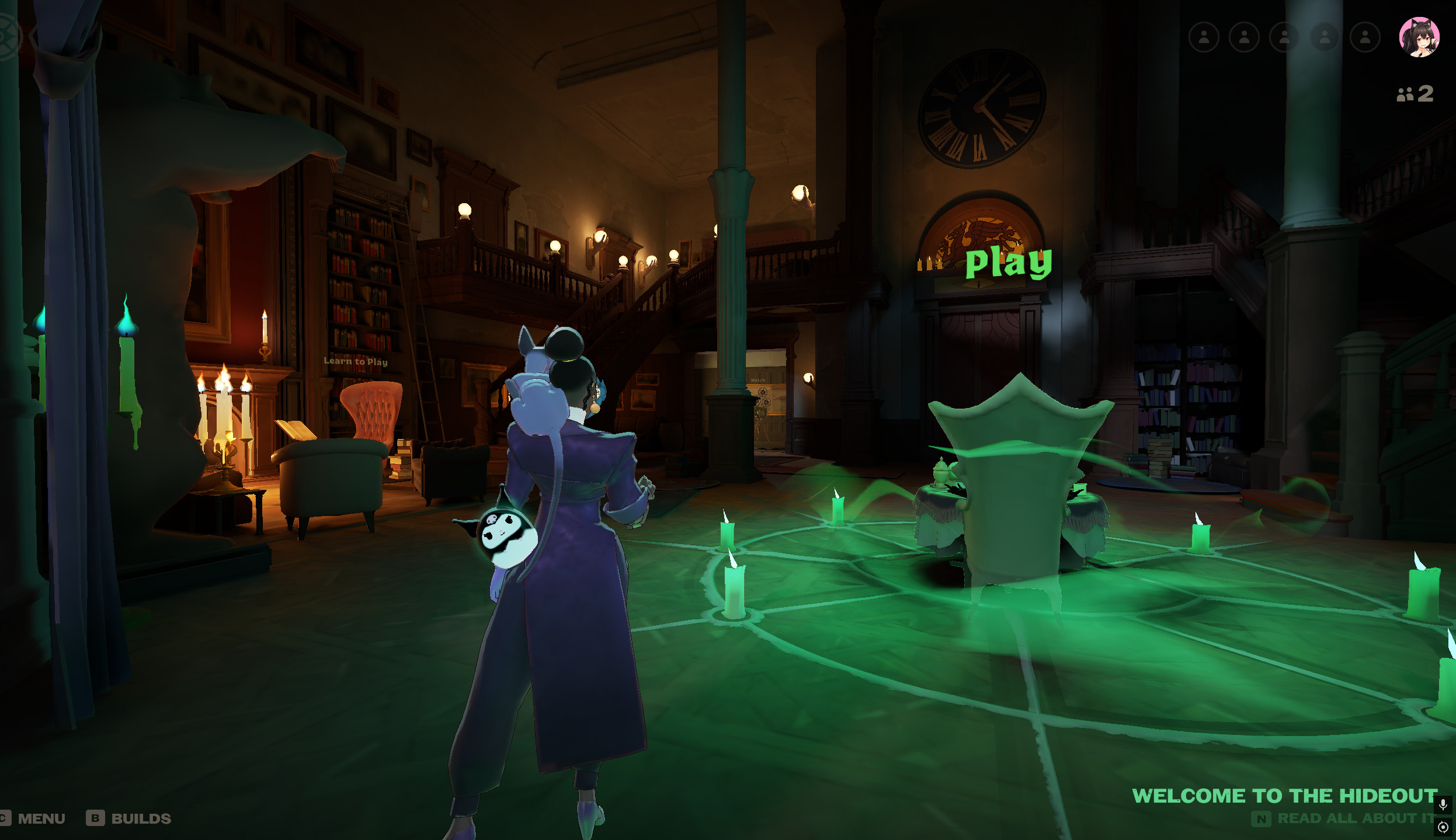Mute your microphone

(x=1442, y=805)
